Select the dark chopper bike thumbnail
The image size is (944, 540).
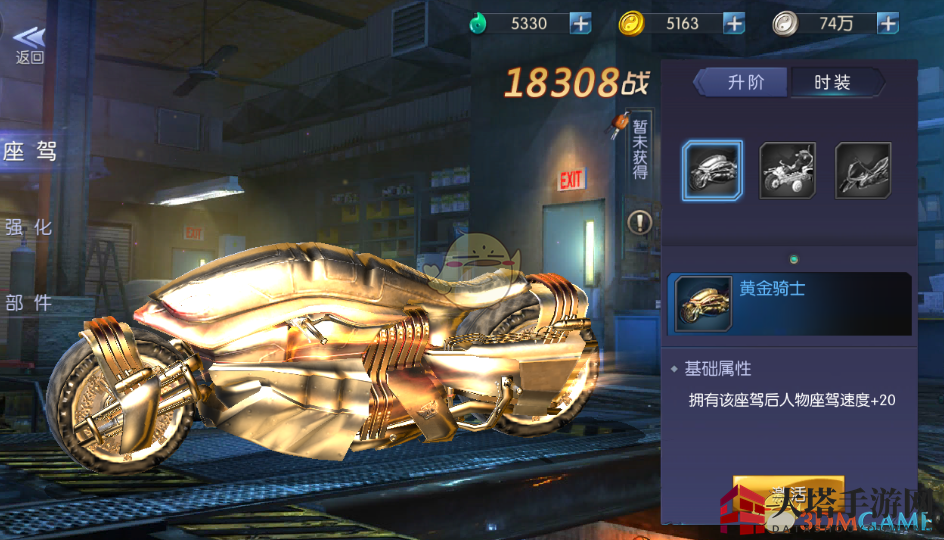[x=863, y=170]
